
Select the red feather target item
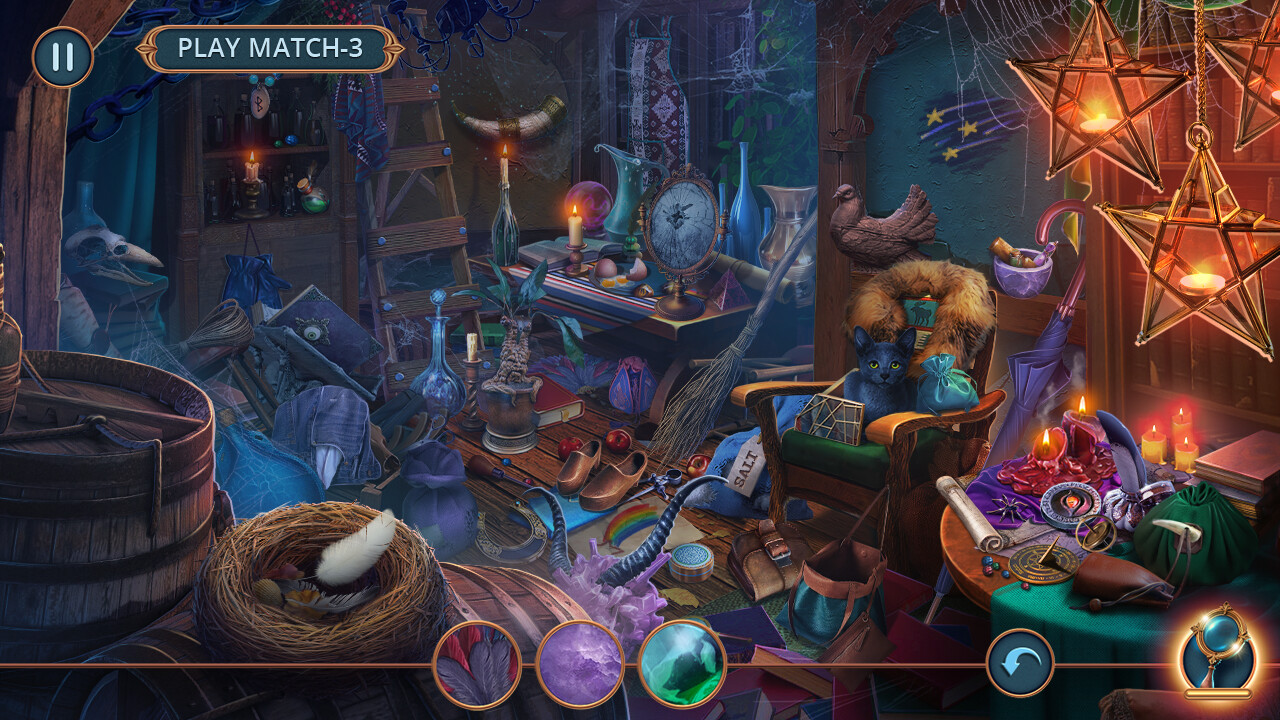[x=477, y=664]
